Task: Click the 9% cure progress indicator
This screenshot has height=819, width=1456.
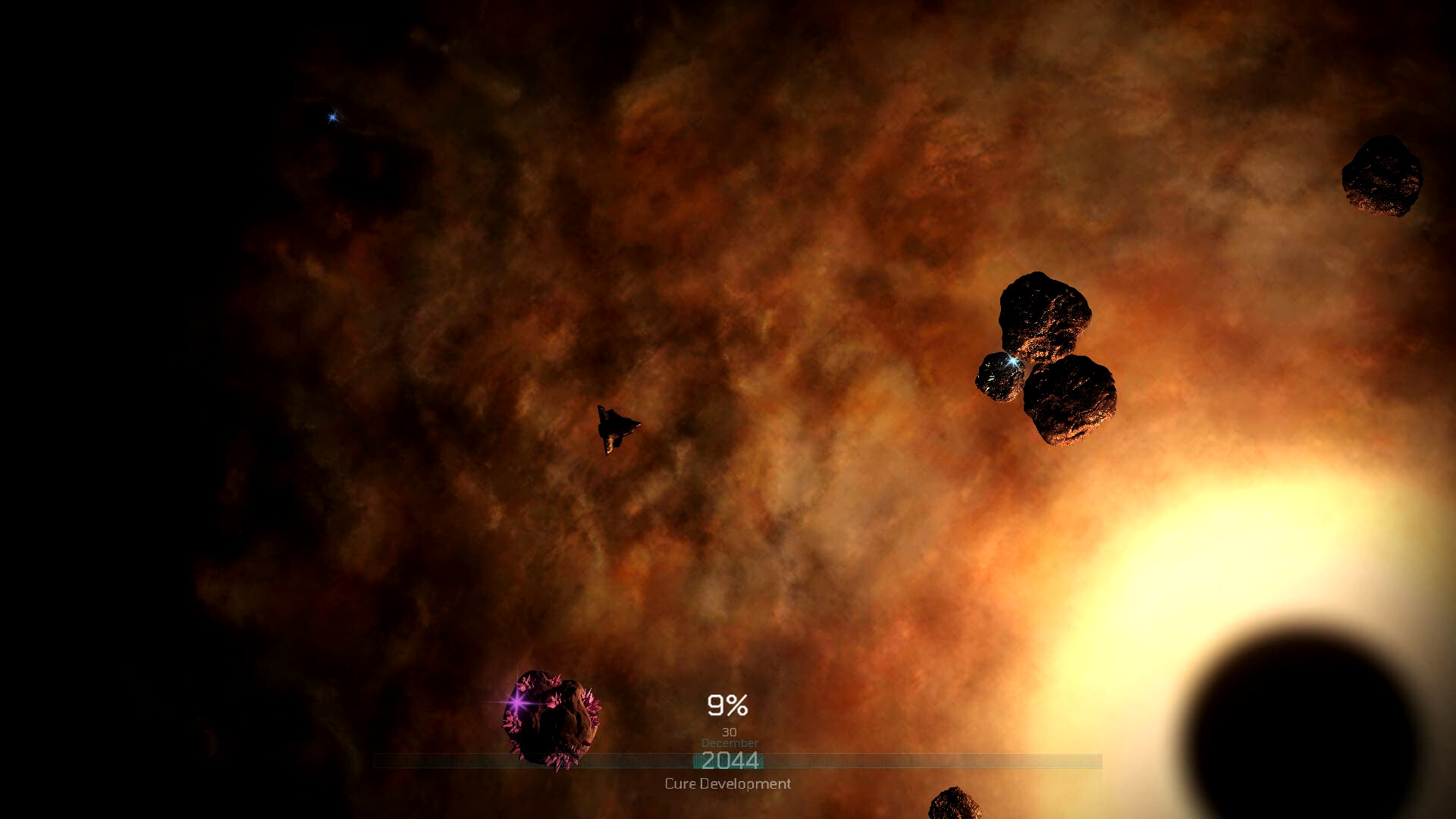Action: (726, 705)
